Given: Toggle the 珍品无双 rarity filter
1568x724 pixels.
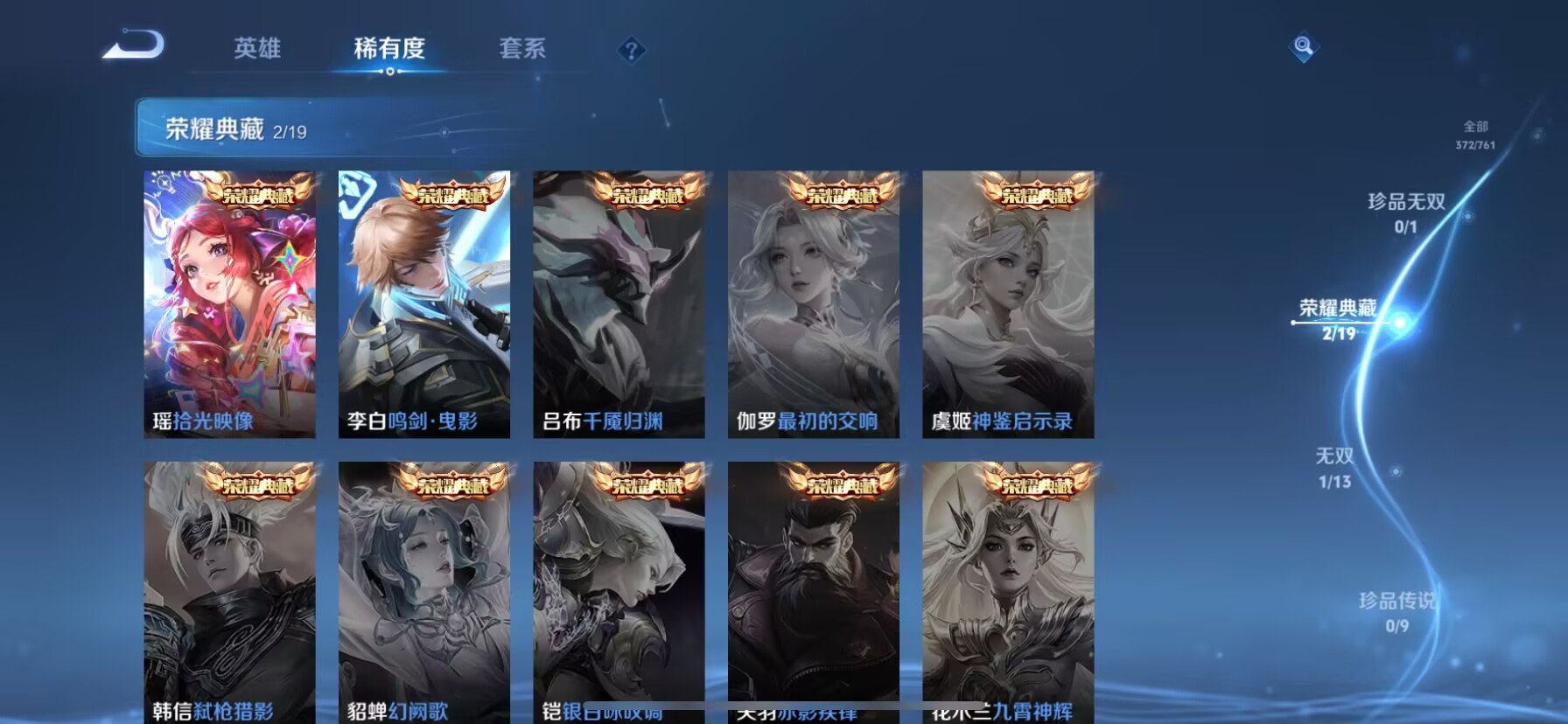Looking at the screenshot, I should pos(1408,211).
